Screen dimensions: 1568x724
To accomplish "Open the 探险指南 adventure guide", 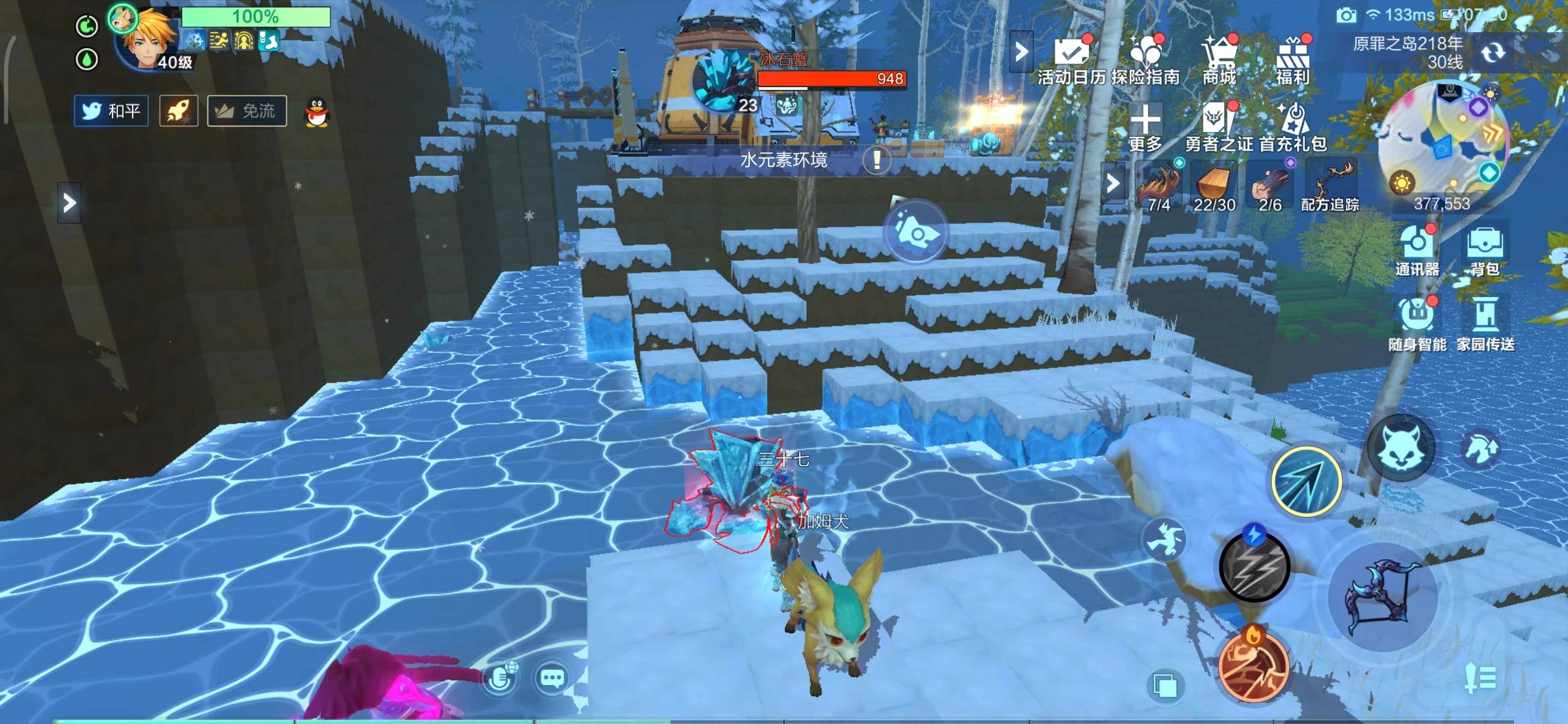I will pyautogui.click(x=1145, y=60).
